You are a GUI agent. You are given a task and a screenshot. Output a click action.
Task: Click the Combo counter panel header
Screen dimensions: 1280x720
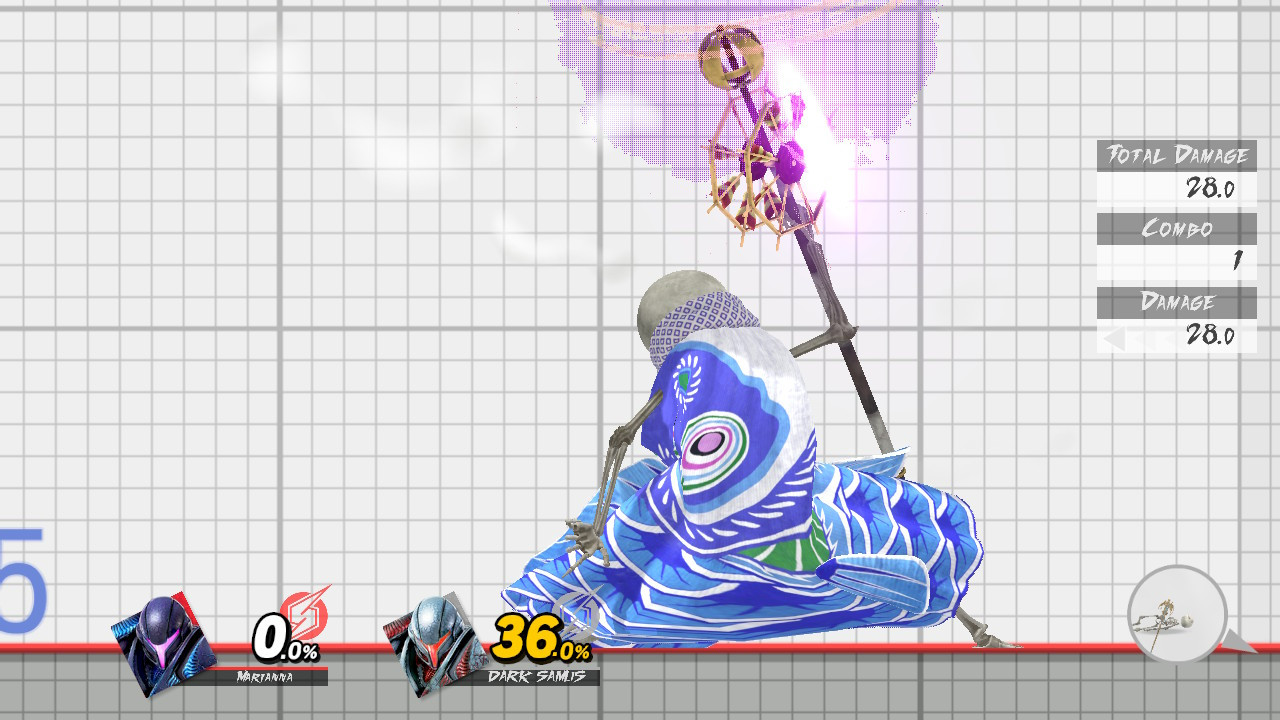(1176, 229)
